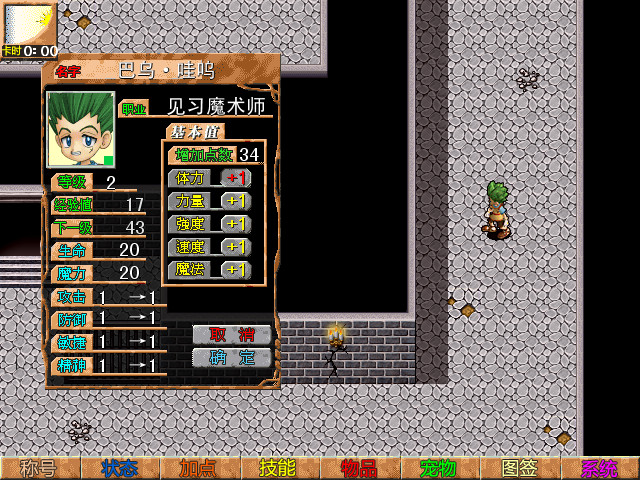Open the 图签 (album) menu
The height and width of the screenshot is (480, 640).
[520, 468]
